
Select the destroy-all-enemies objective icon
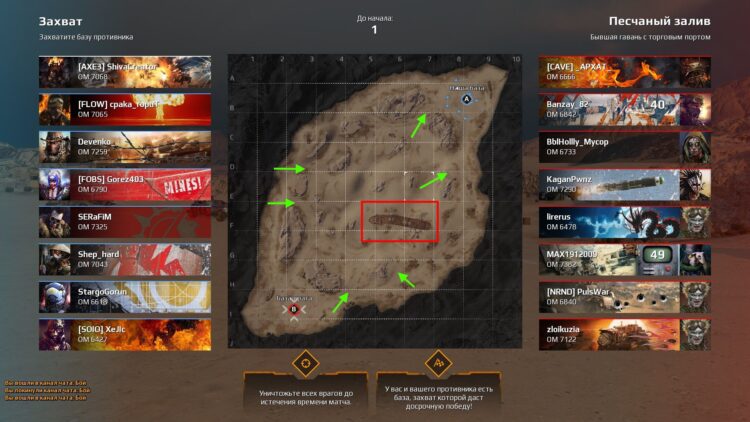[305, 361]
